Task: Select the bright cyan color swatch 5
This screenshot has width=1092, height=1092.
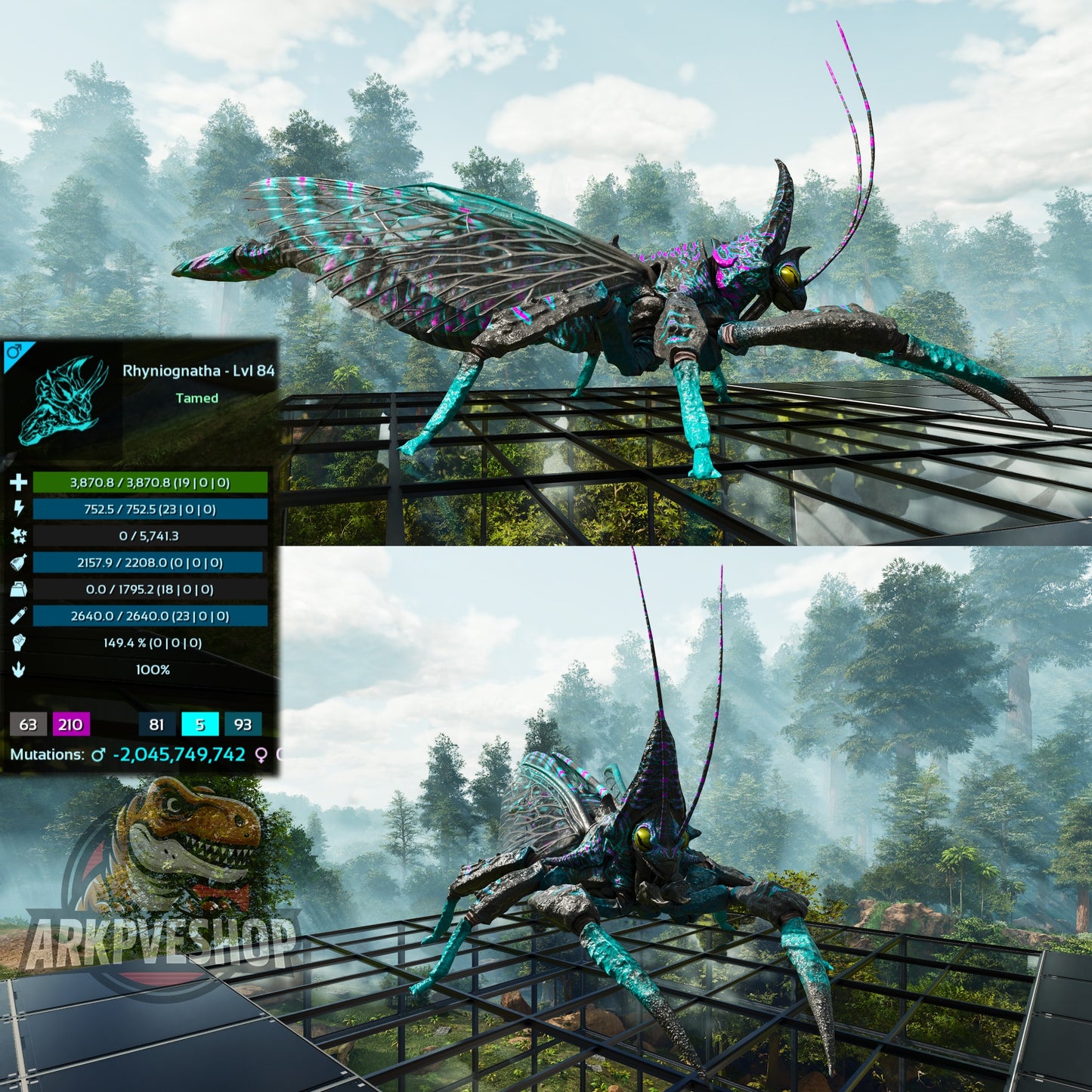Action: click(200, 725)
